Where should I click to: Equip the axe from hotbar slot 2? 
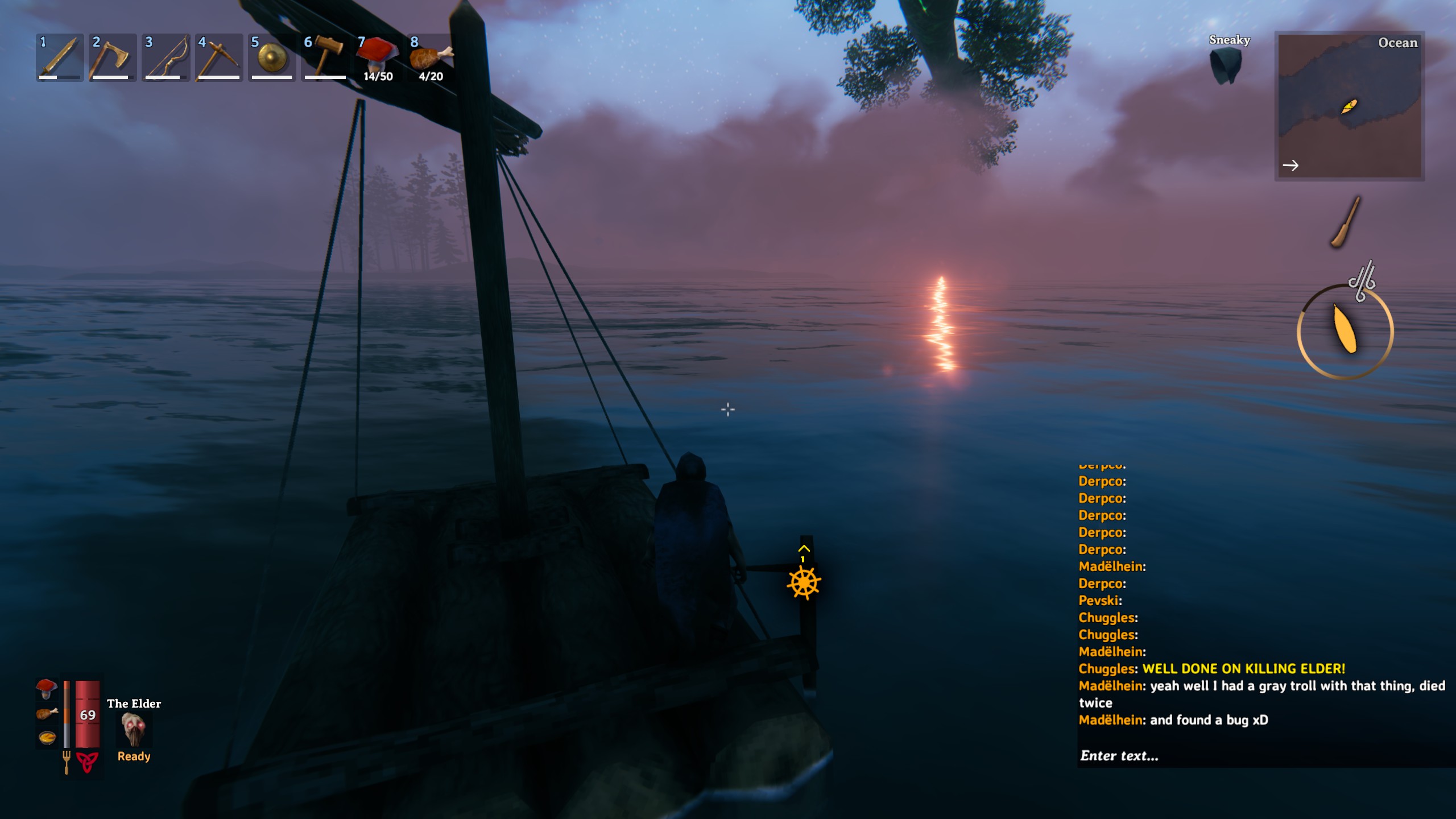click(x=112, y=57)
